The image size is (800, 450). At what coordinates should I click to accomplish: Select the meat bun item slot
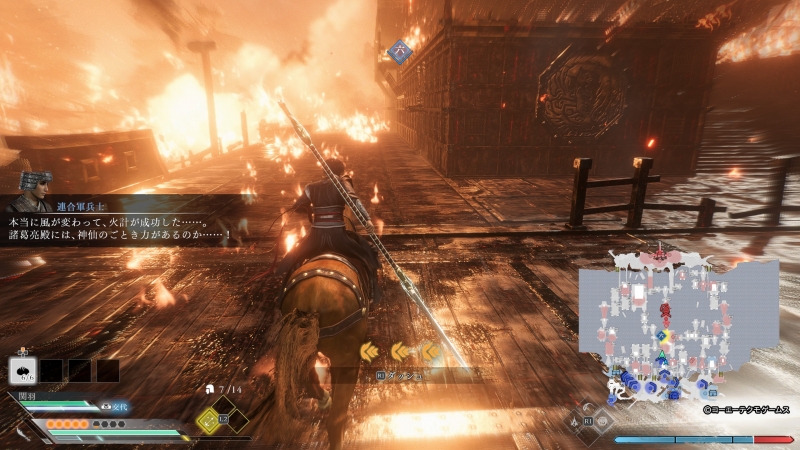pyautogui.click(x=24, y=370)
